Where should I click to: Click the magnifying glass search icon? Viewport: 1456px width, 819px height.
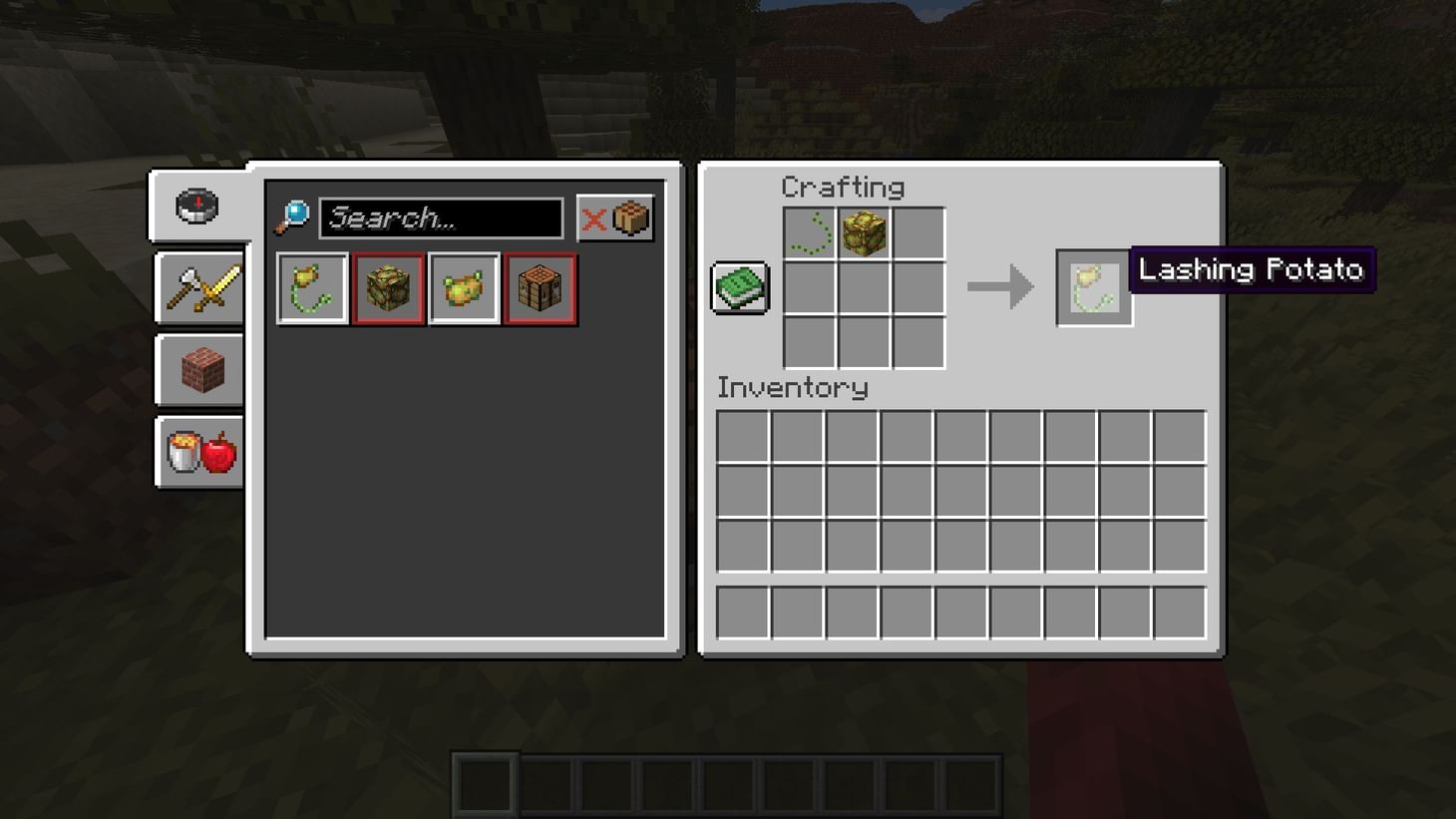tap(294, 217)
